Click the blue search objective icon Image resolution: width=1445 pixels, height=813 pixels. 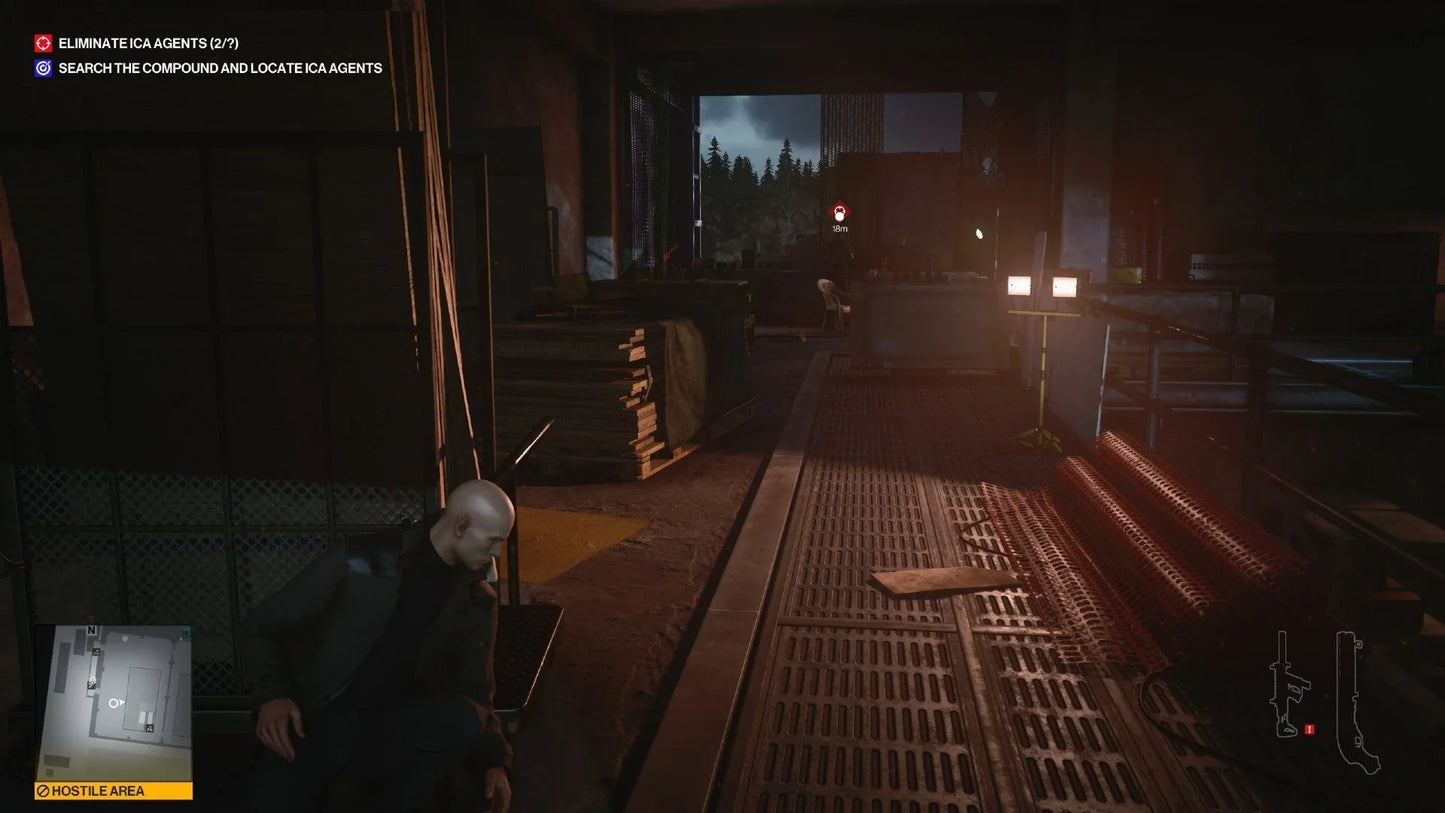pos(43,68)
